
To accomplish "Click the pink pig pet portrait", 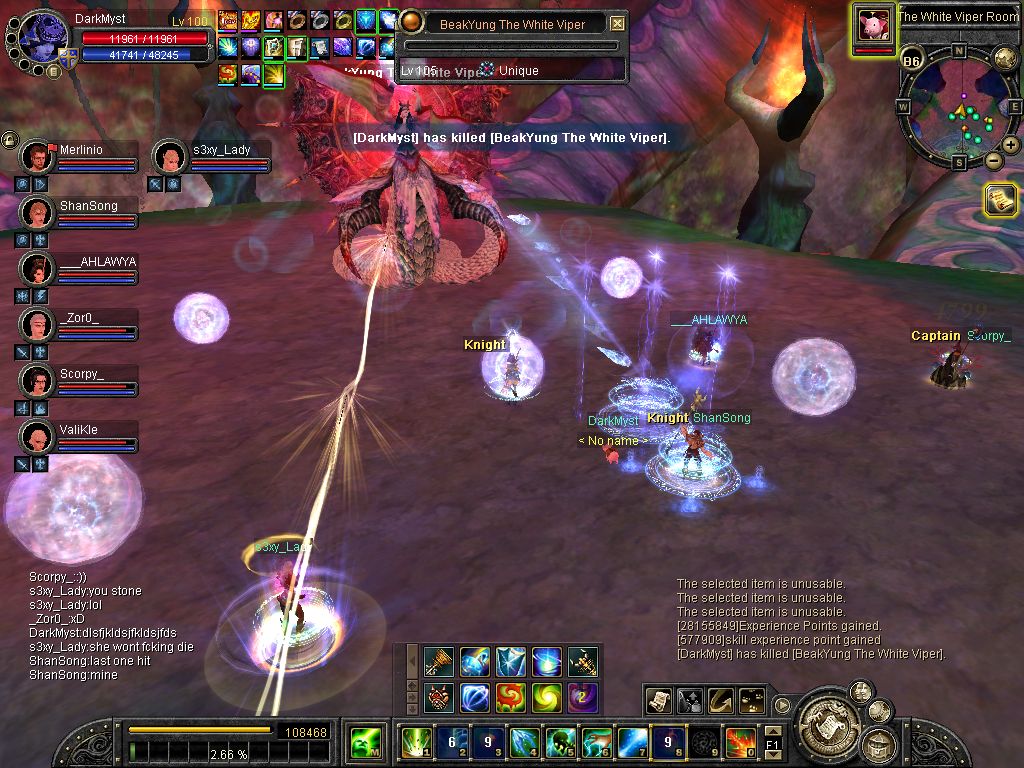I will tap(873, 24).
